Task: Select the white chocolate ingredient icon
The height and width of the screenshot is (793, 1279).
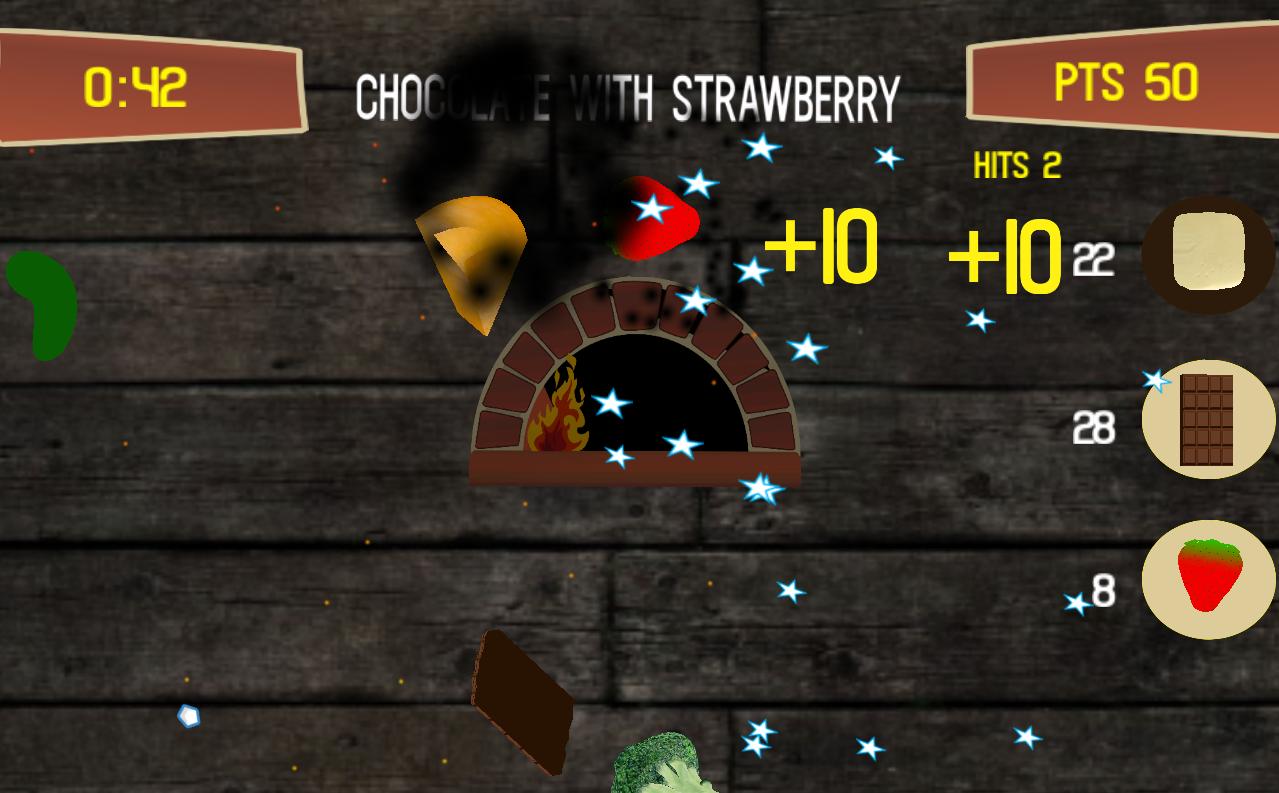Action: [x=1208, y=254]
